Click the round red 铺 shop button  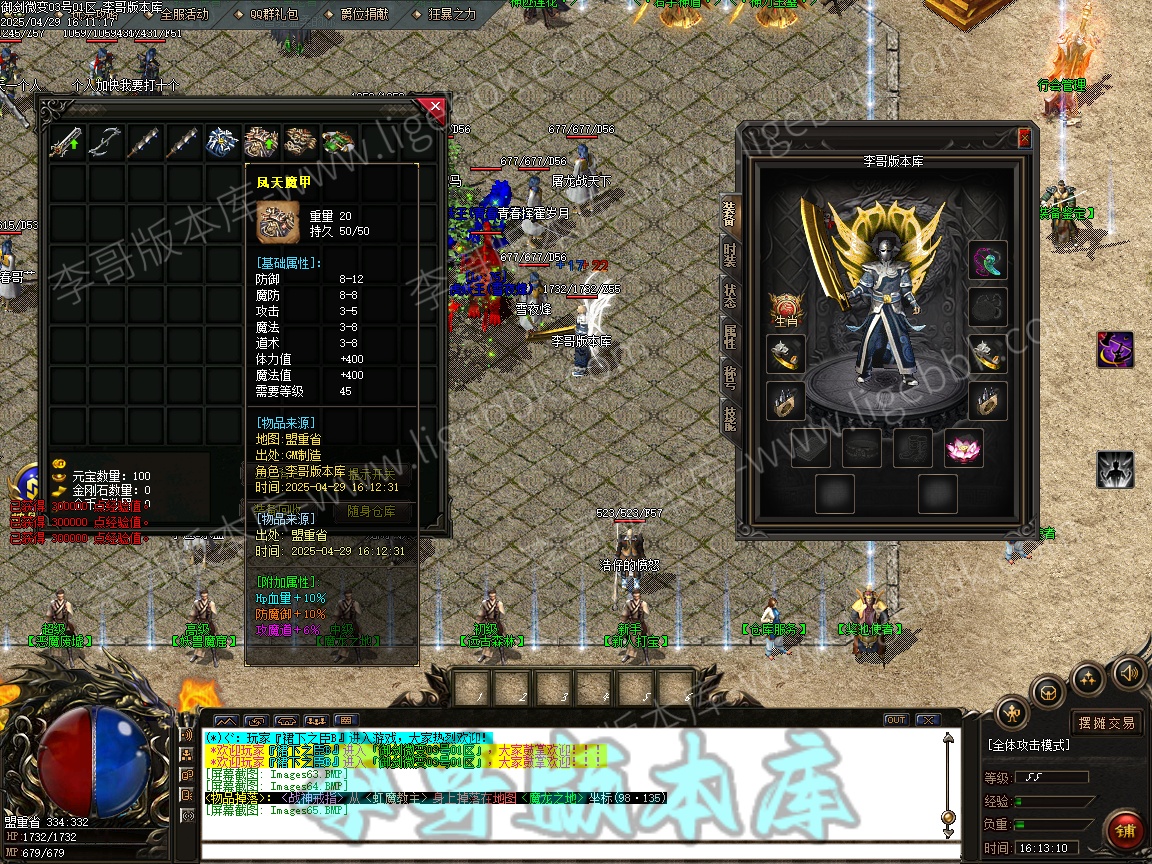pyautogui.click(x=1126, y=829)
